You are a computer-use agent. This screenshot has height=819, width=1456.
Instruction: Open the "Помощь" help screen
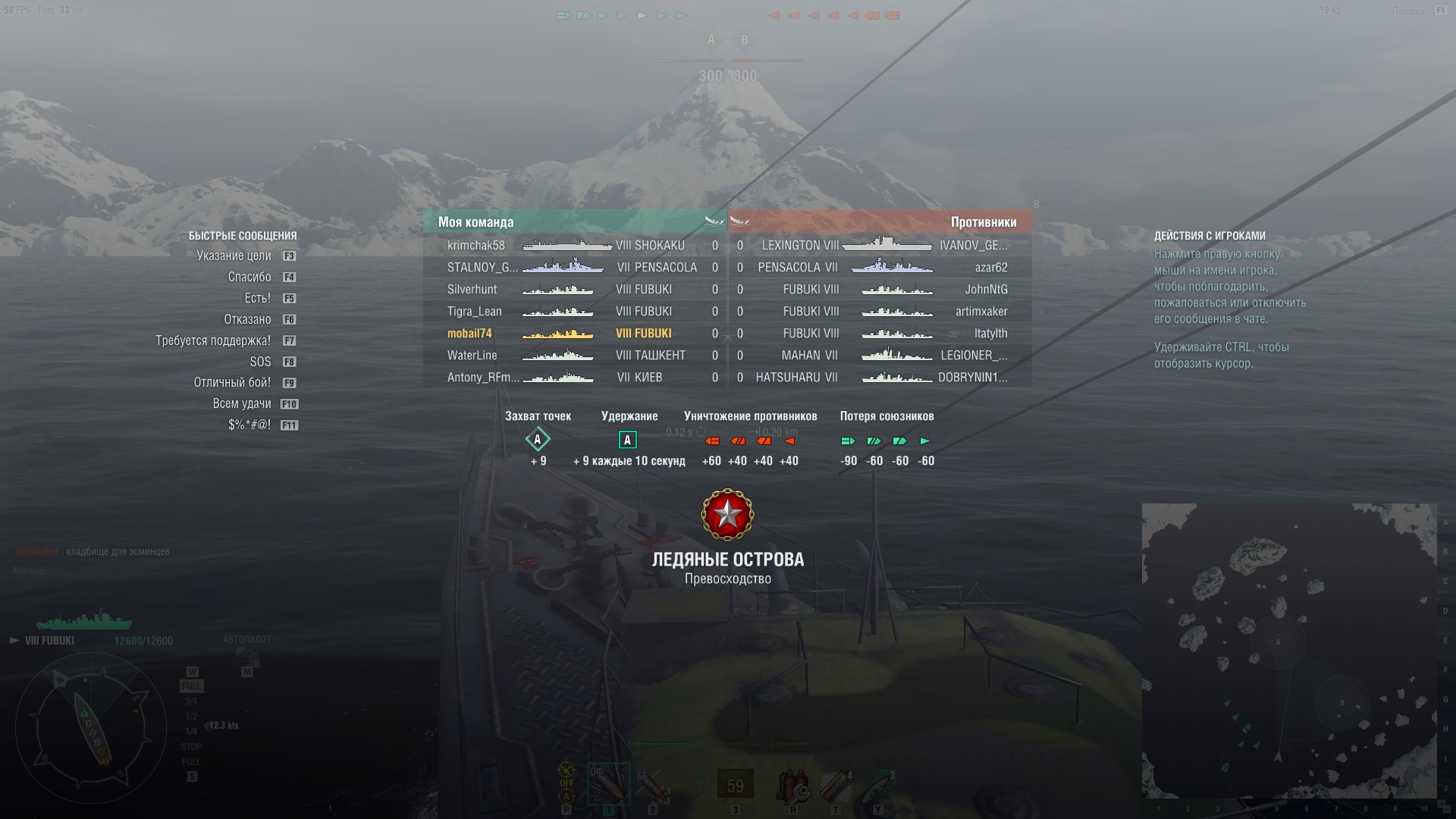click(x=1408, y=11)
